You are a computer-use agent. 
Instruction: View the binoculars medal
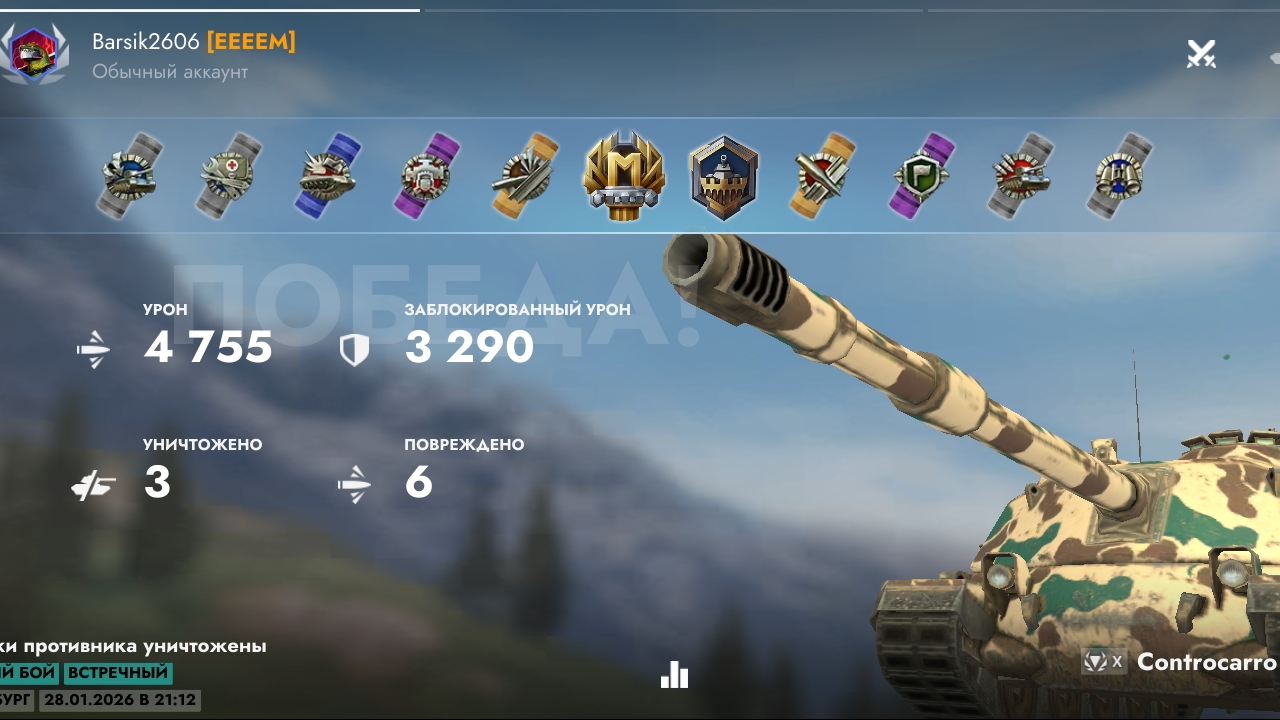coord(1119,176)
